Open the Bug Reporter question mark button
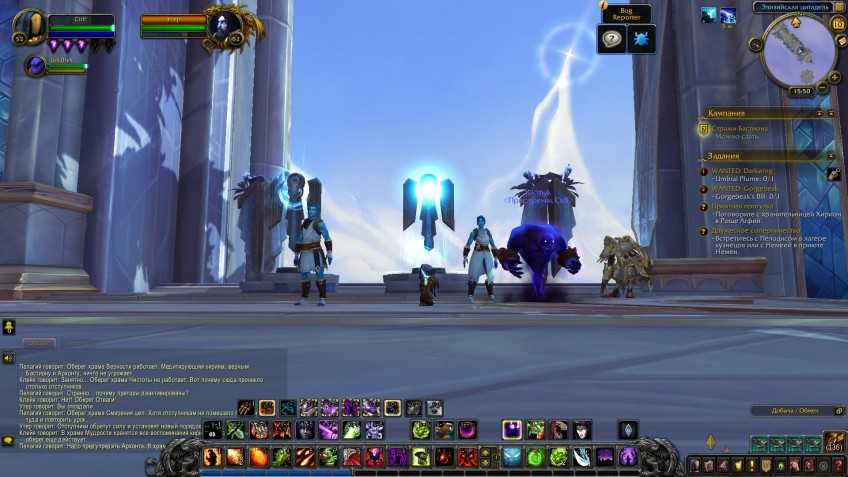 point(612,39)
